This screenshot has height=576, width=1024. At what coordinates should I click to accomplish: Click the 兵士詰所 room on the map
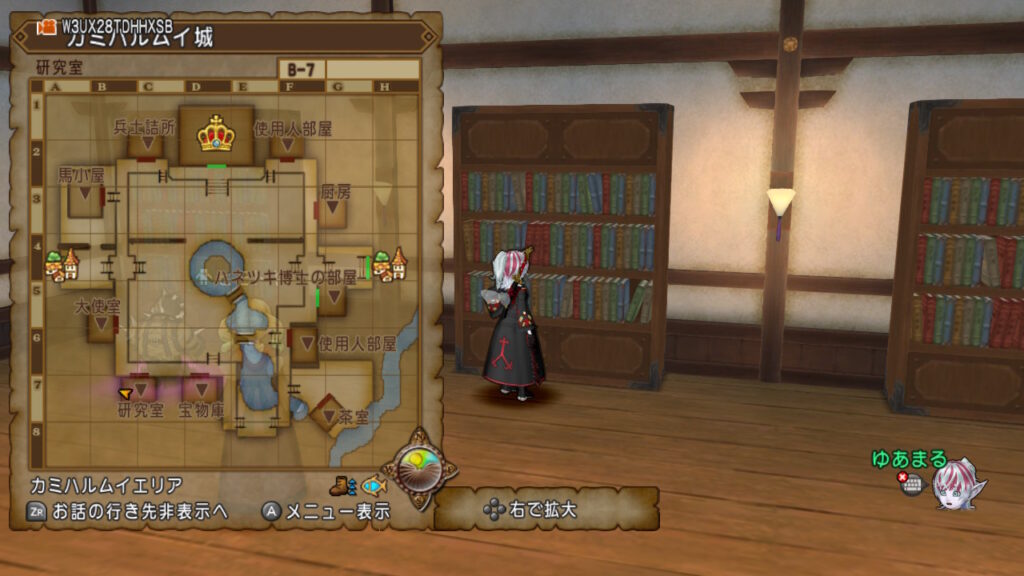pos(146,145)
